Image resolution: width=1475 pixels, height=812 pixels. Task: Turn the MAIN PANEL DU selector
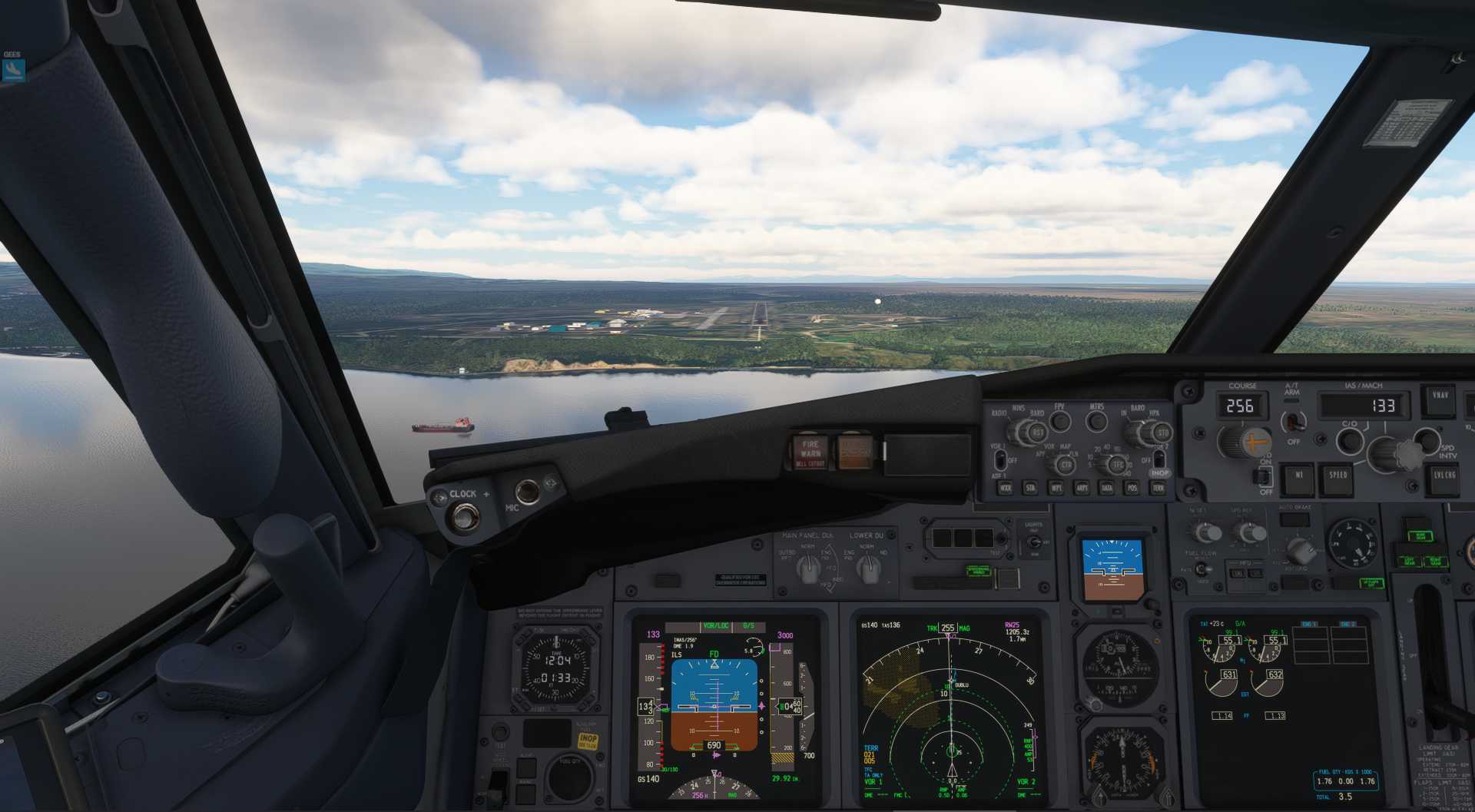tap(807, 568)
